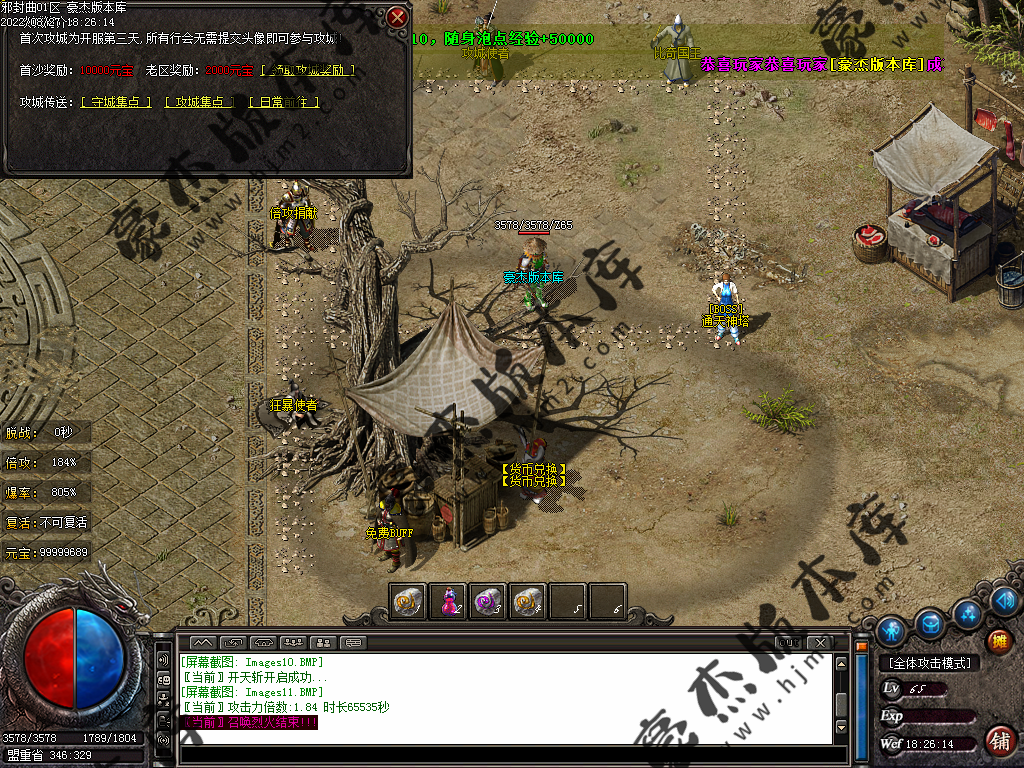Teleport to 守城集点 defense gathering point
The width and height of the screenshot is (1024, 768).
115,102
